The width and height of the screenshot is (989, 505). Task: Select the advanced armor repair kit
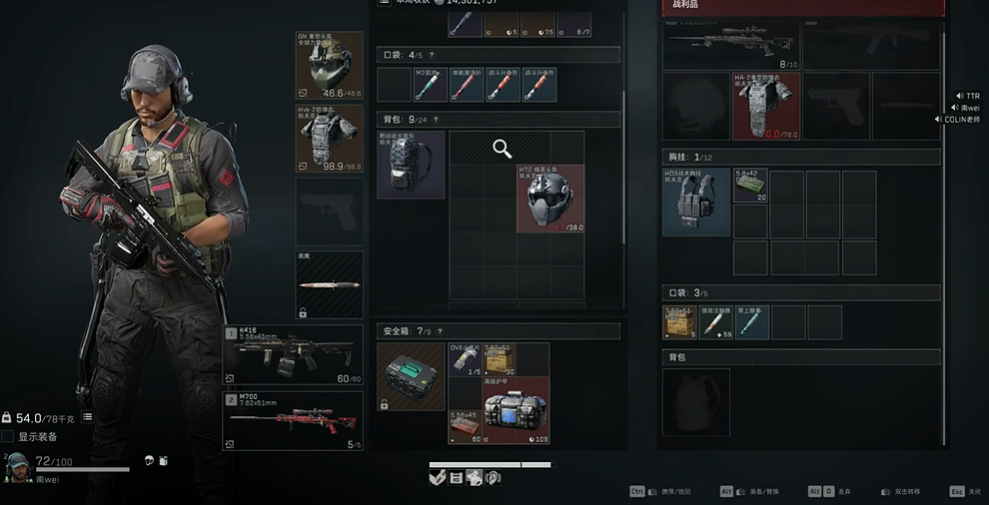pos(516,410)
